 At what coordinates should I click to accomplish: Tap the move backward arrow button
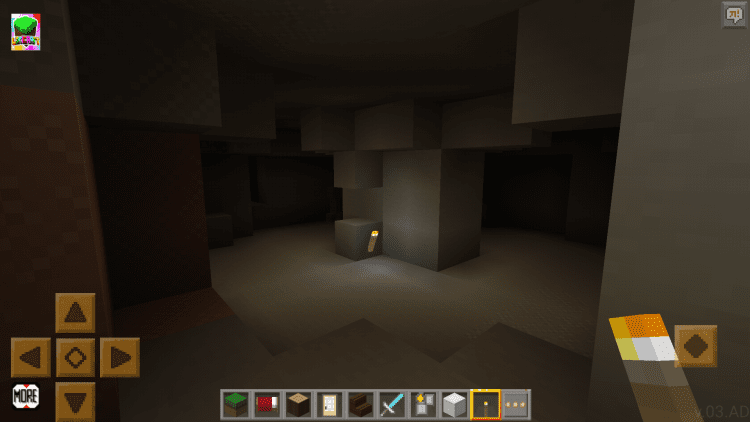[75, 400]
